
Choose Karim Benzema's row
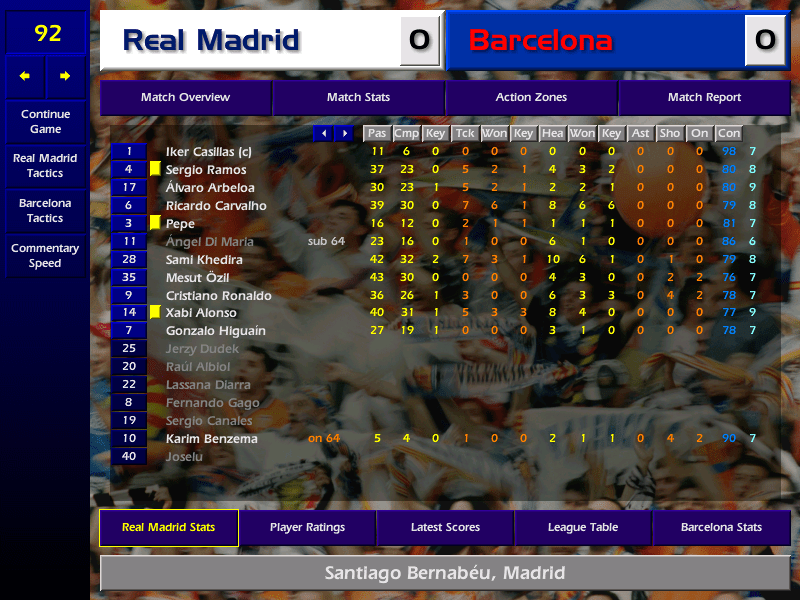click(x=211, y=439)
